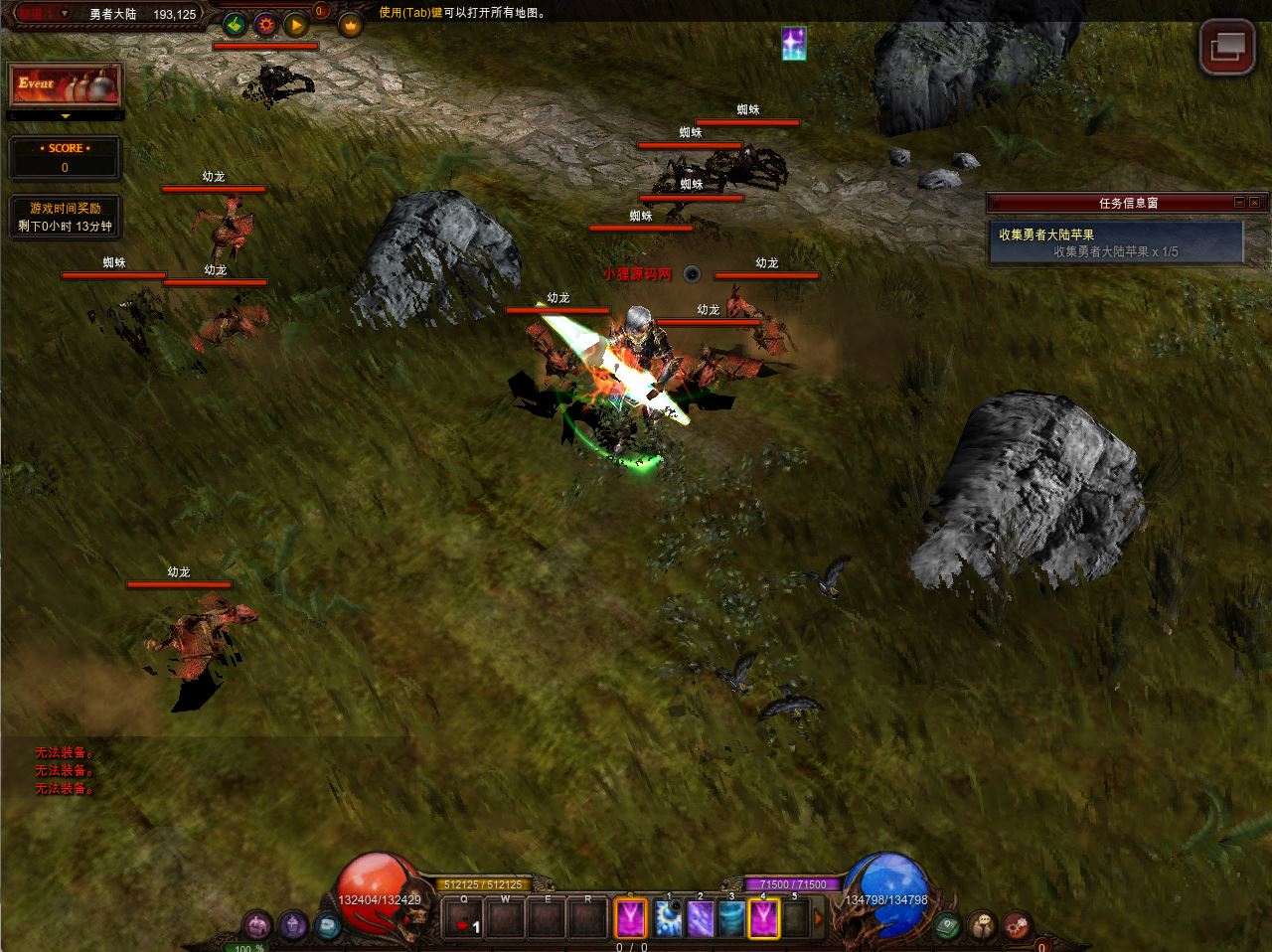Use the cyan whirlwind skill in slot 3
The width and height of the screenshot is (1272, 952).
click(x=732, y=918)
